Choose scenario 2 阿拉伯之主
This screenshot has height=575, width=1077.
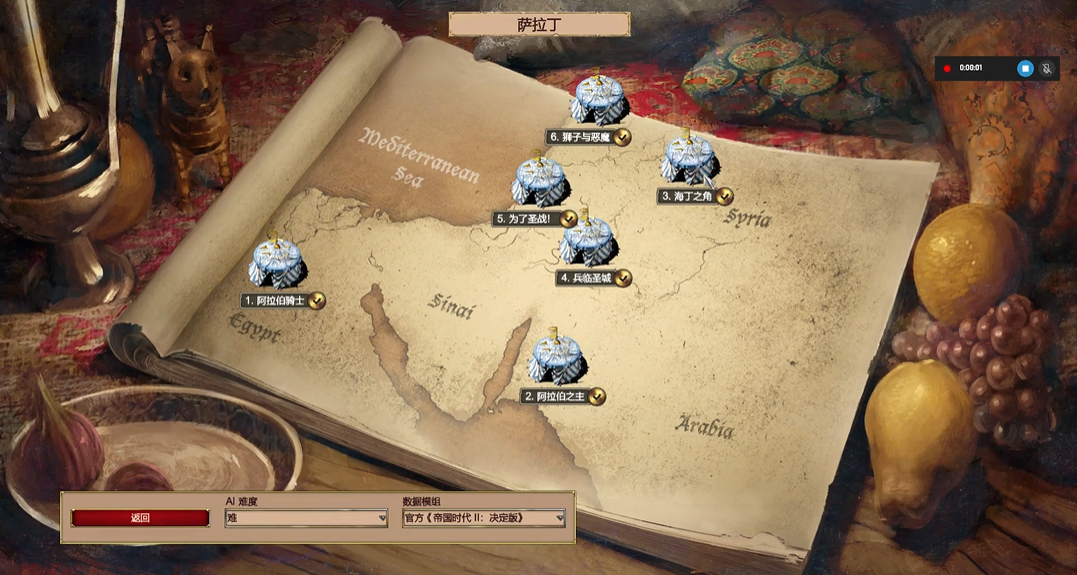pos(558,362)
